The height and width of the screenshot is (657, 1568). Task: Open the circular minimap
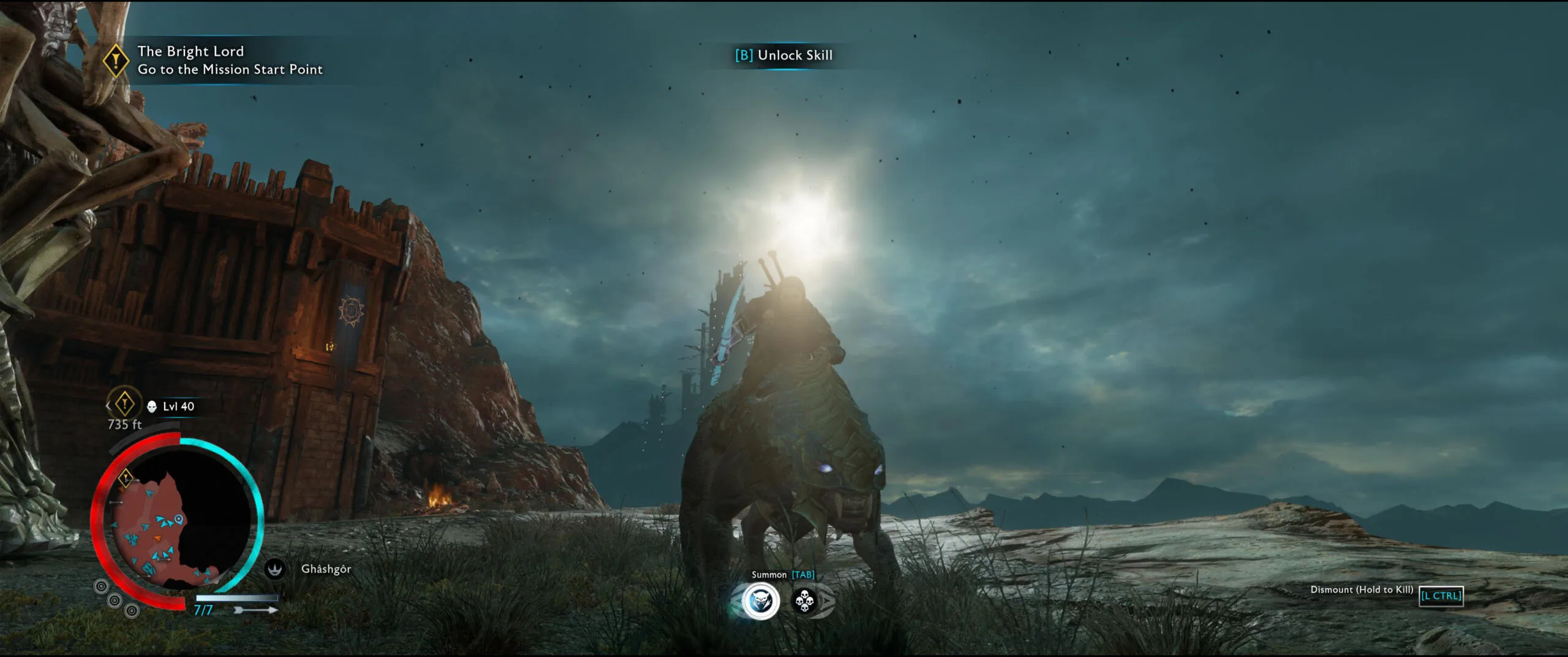(178, 524)
